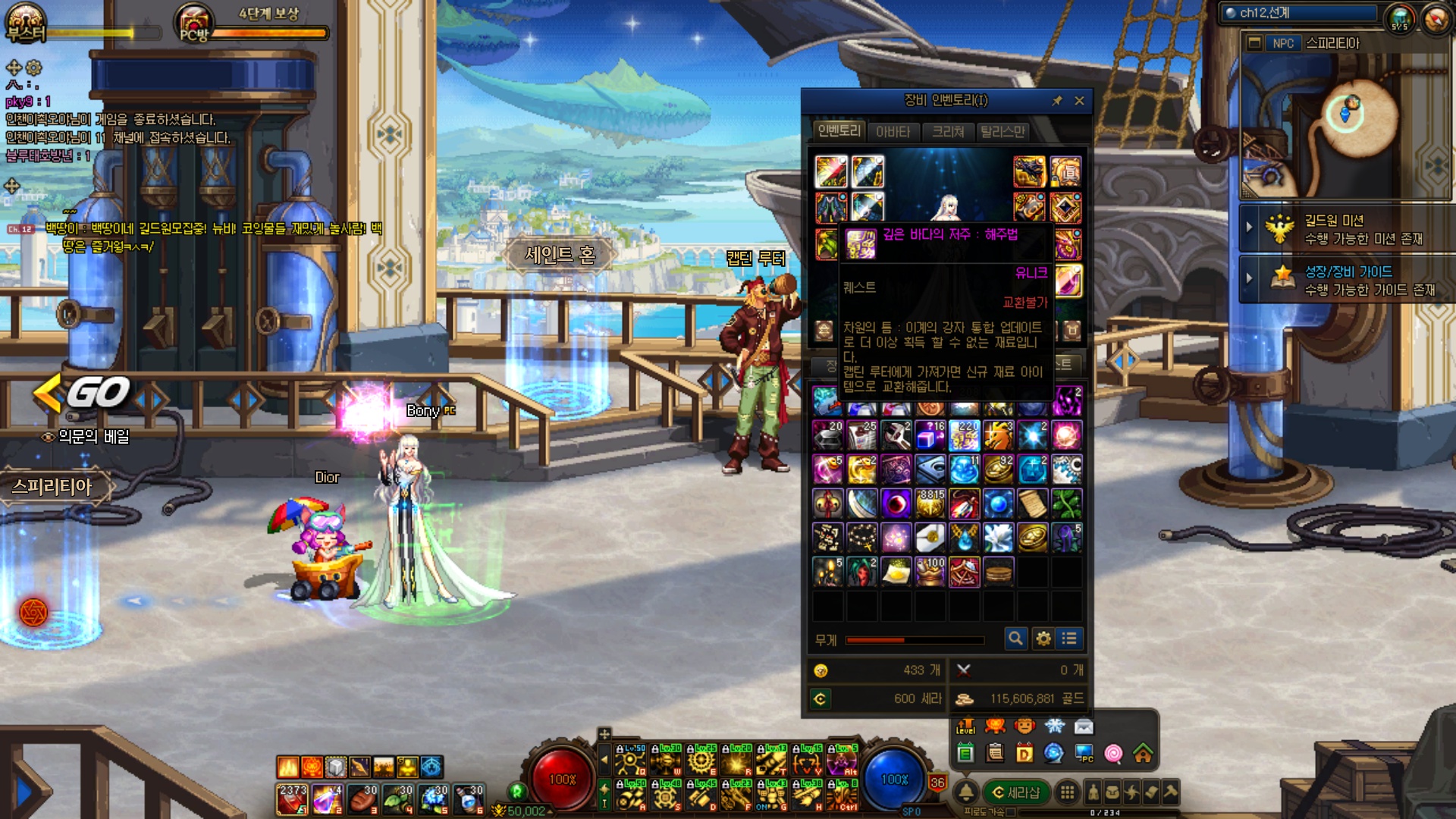Image resolution: width=1456 pixels, height=819 pixels.
Task: Expand the 길드원 미션 tracker entry
Action: coord(1249,227)
